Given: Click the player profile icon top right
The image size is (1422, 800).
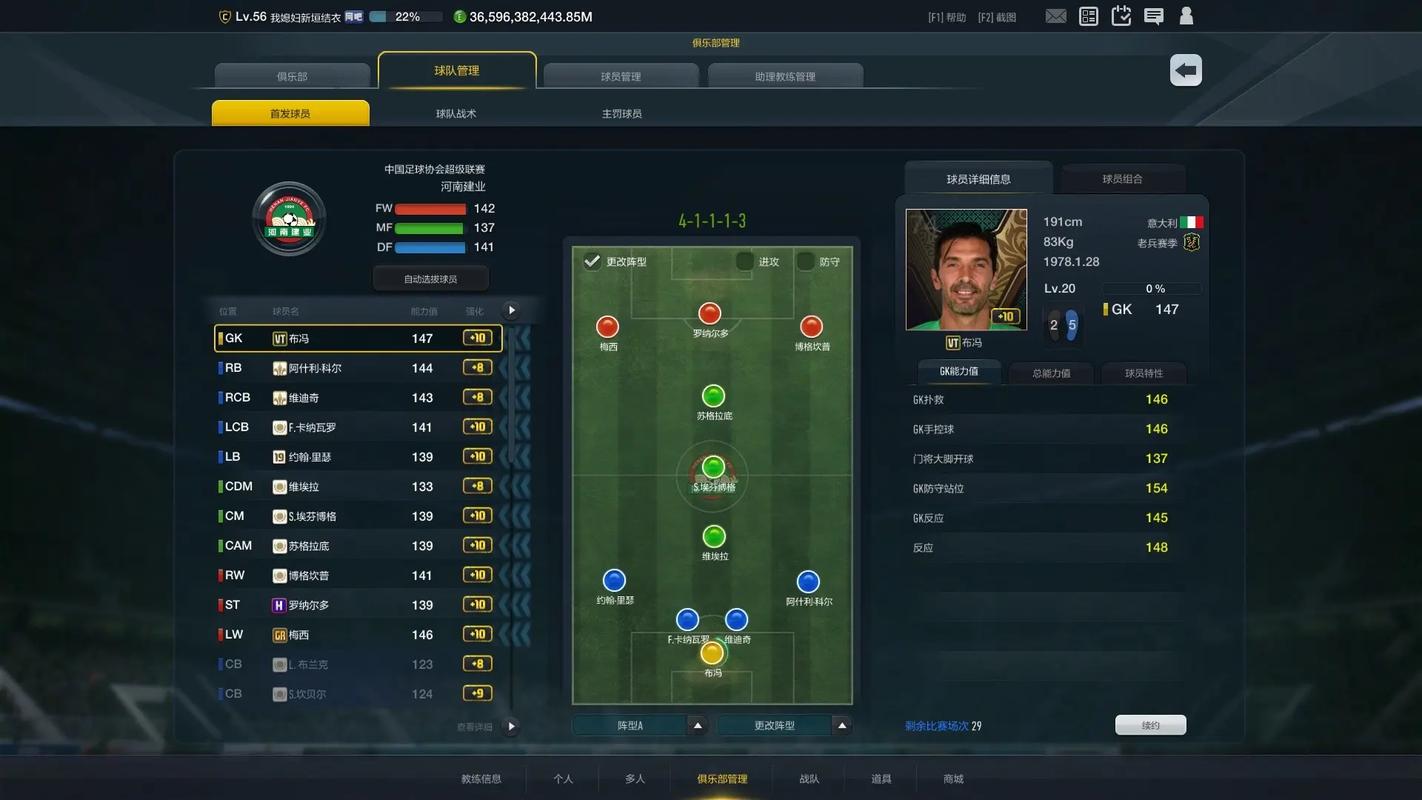Looking at the screenshot, I should tap(1186, 16).
